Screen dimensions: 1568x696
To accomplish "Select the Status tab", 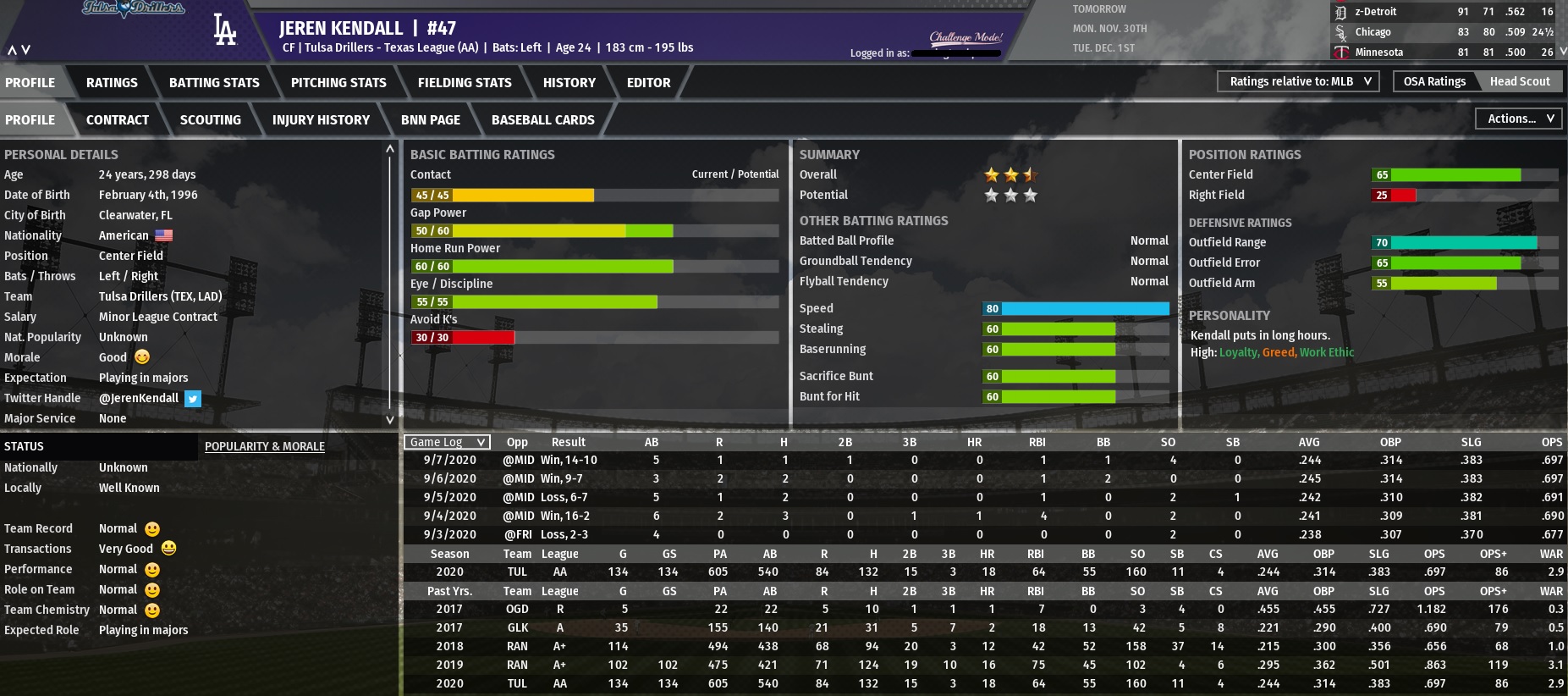I will (24, 446).
